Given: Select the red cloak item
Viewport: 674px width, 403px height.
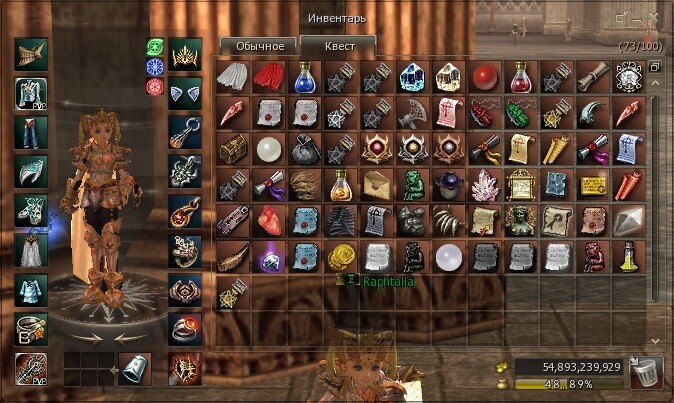Looking at the screenshot, I should [x=269, y=78].
